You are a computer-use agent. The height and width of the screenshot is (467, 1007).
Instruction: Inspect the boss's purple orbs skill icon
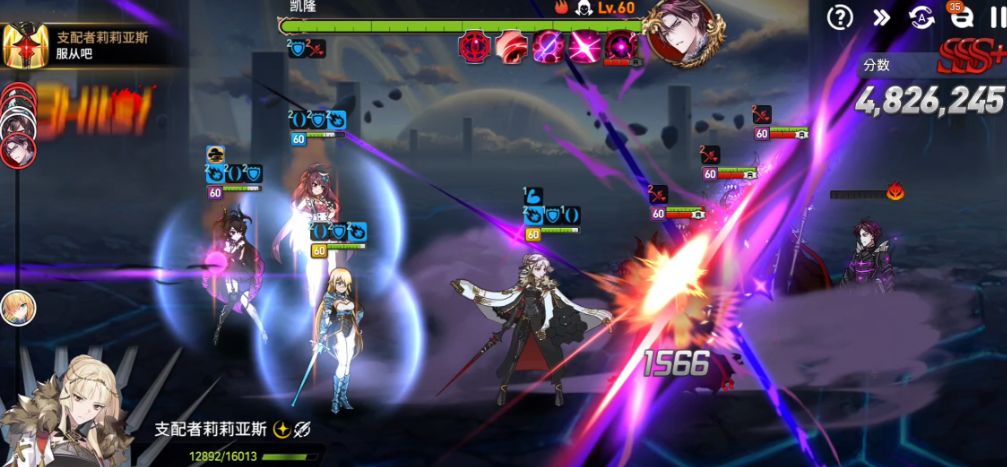pyautogui.click(x=546, y=46)
